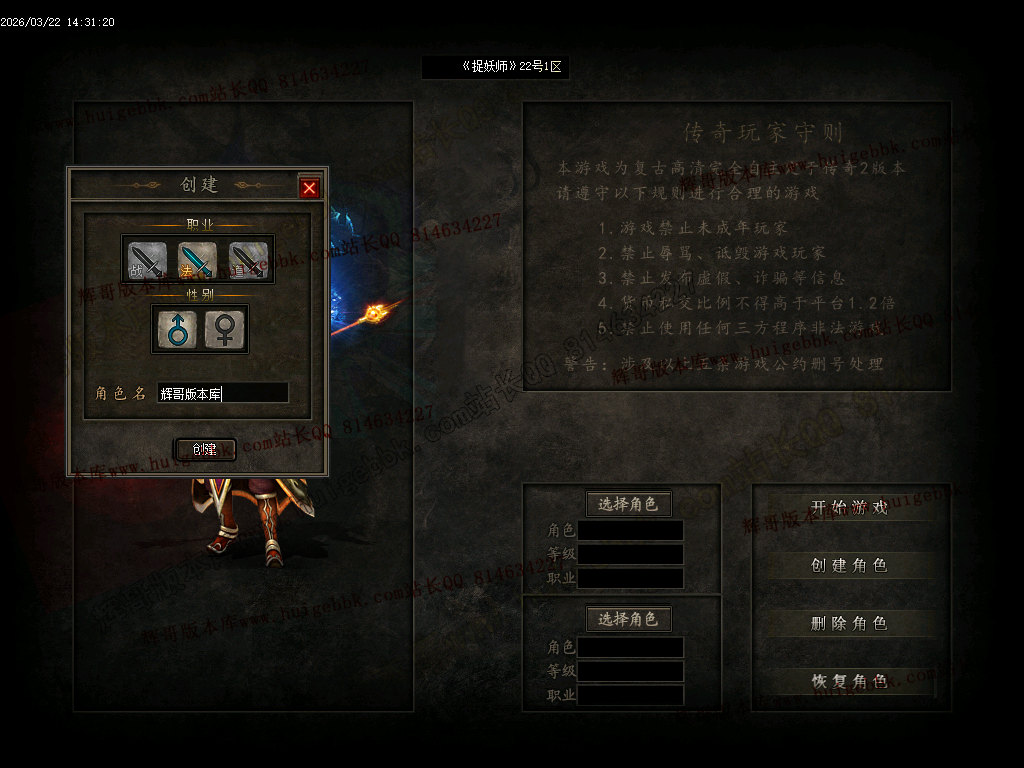Click the 角色名 character name field
This screenshot has width=1024, height=768.
[x=223, y=394]
